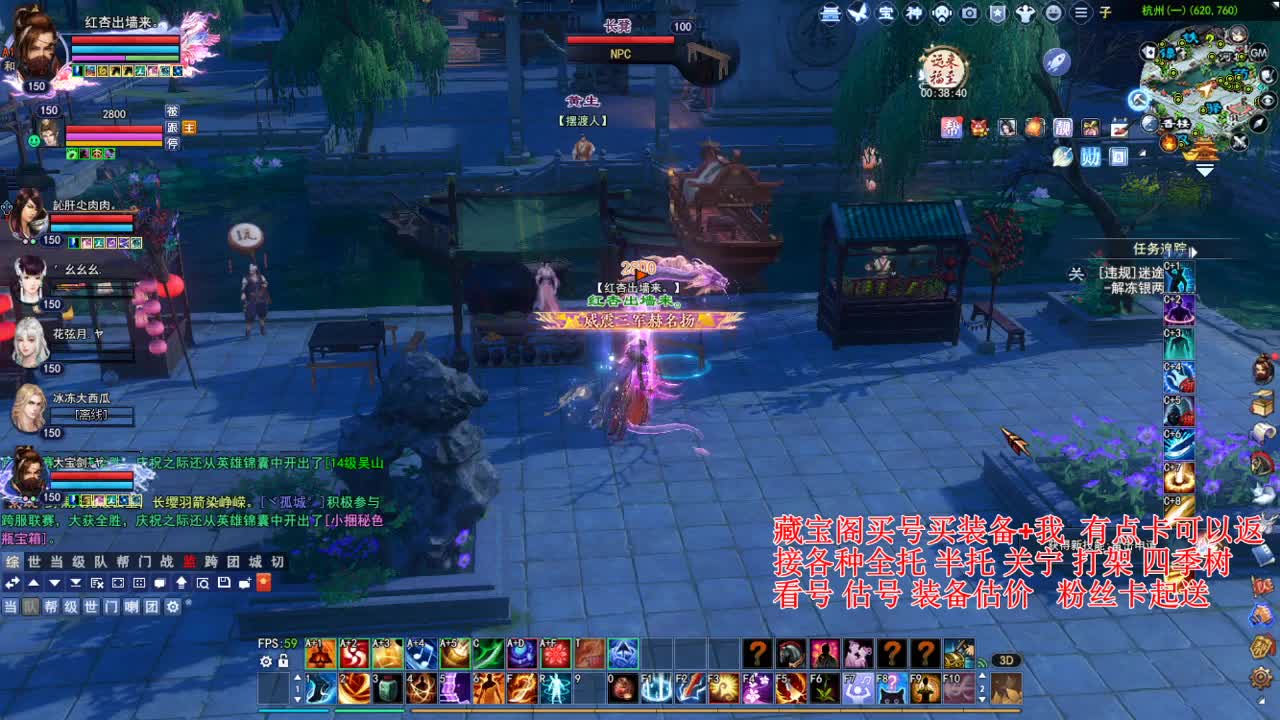Click the flame icon beside the minimap

point(1168,142)
